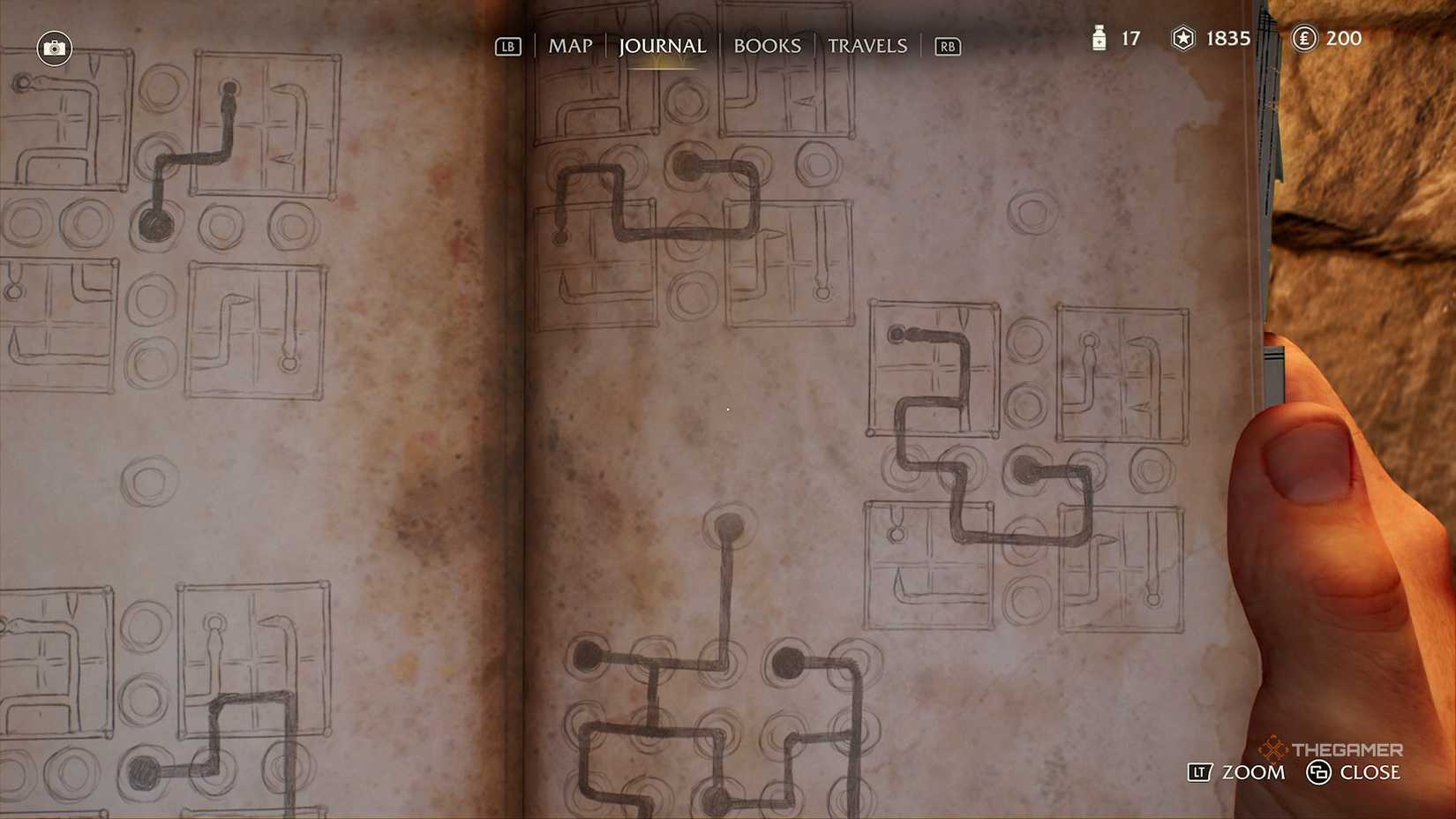Open the BOOKS section
This screenshot has width=1456, height=819.
(x=767, y=46)
